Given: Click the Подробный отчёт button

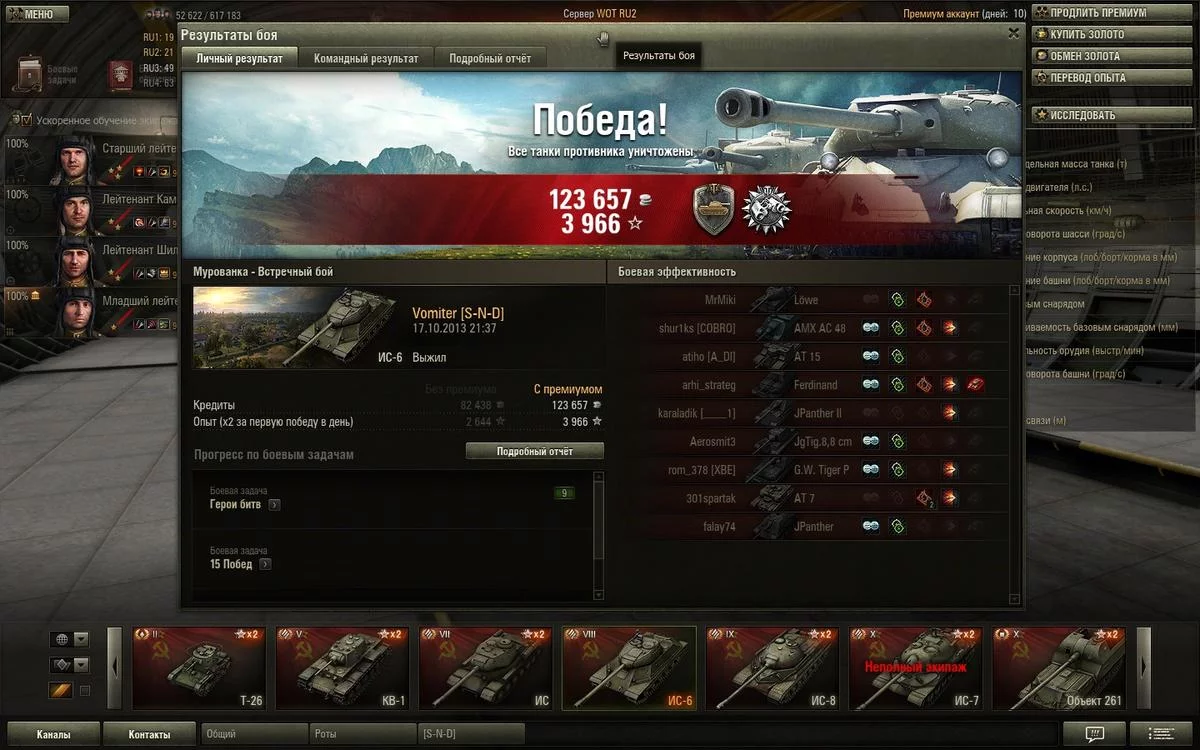Looking at the screenshot, I should pos(535,452).
